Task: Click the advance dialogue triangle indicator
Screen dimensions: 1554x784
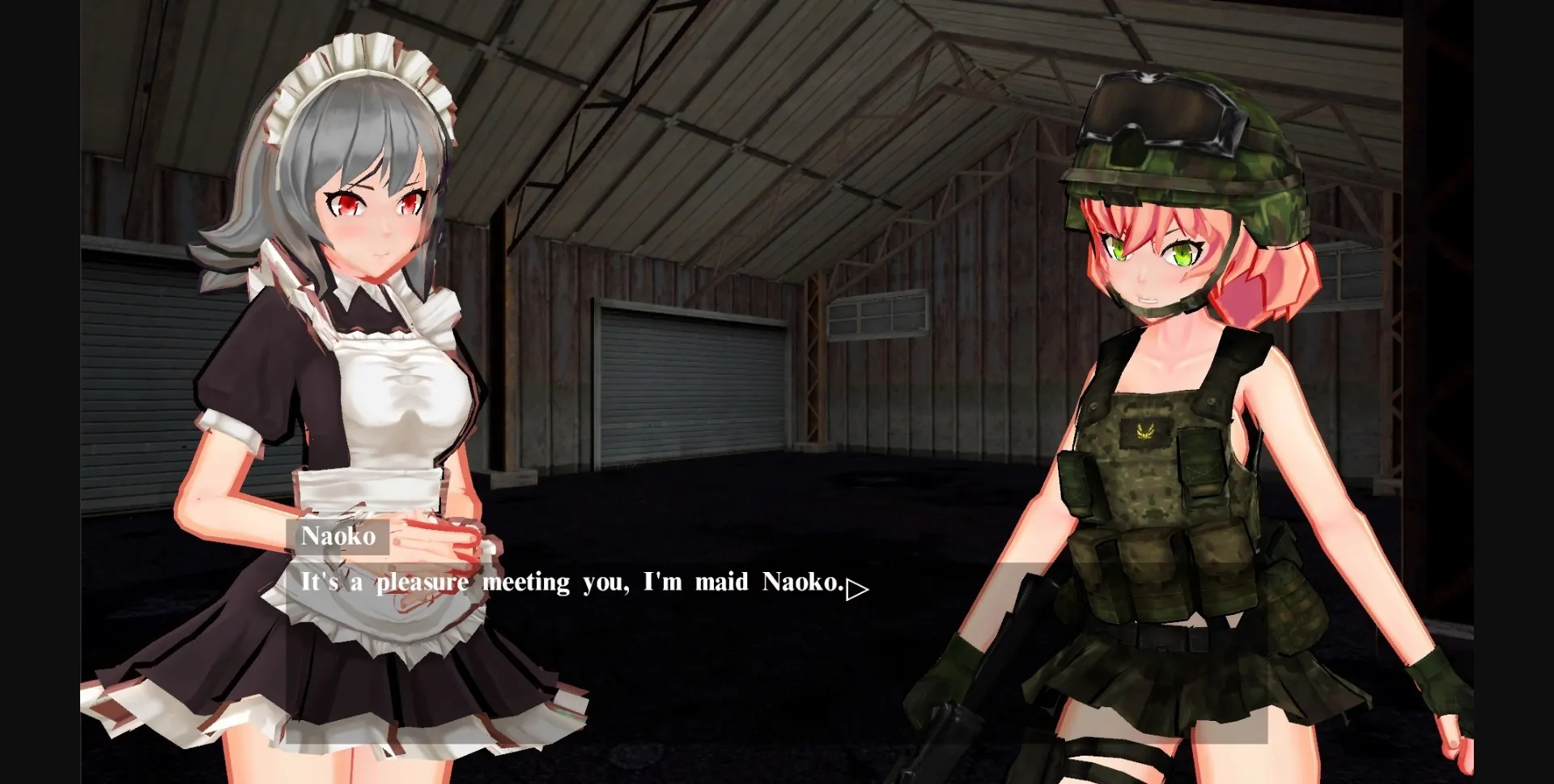Action: pos(856,590)
